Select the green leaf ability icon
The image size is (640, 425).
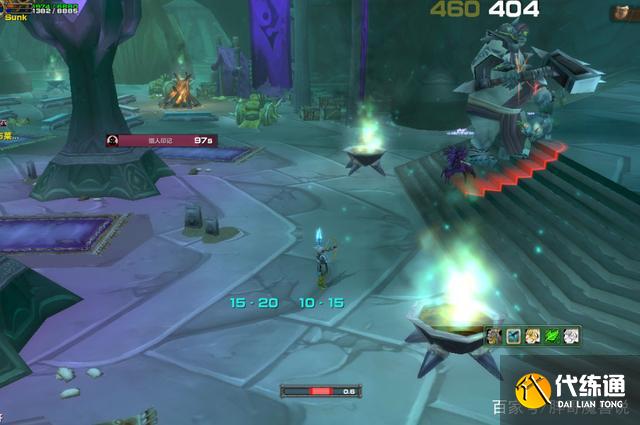click(552, 336)
